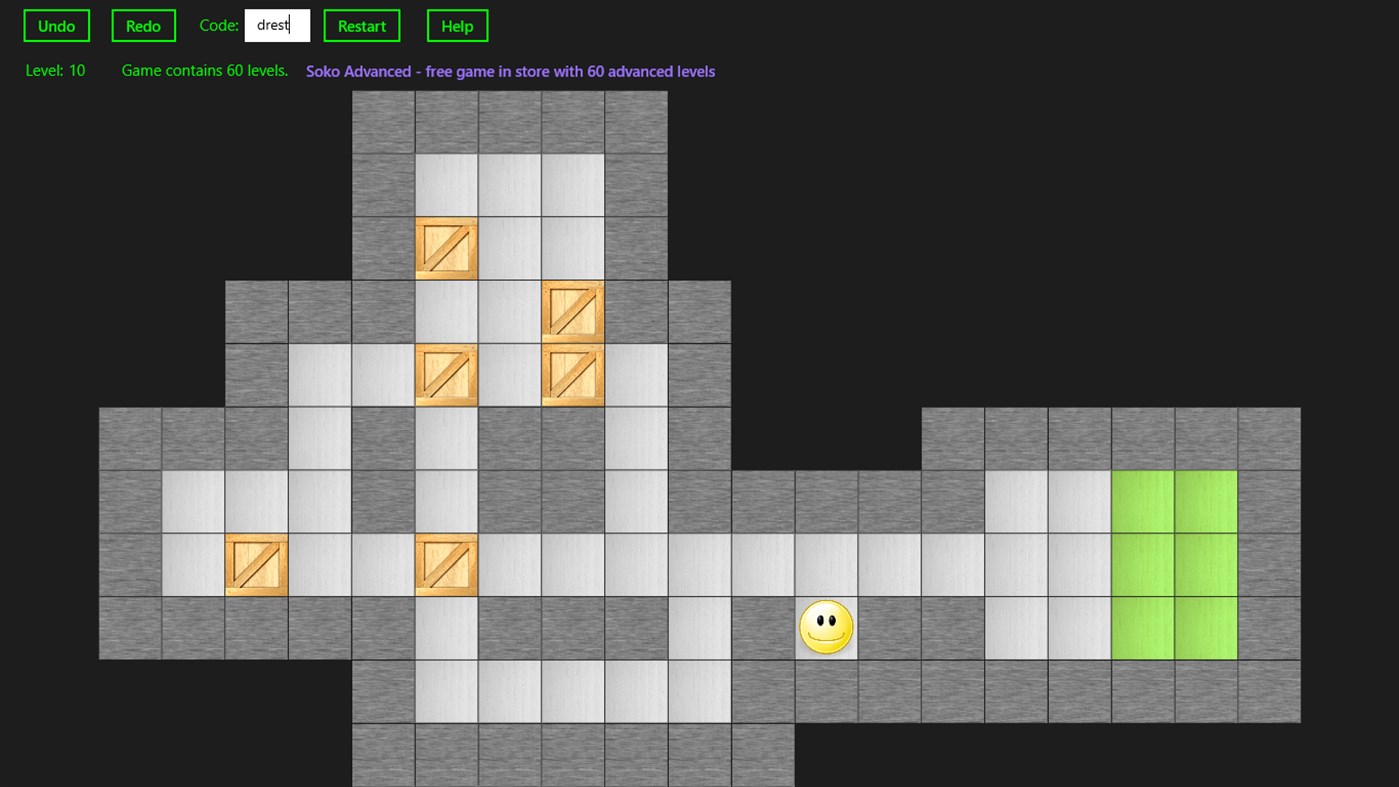The height and width of the screenshot is (787, 1399).
Task: Click the leftmost crate in the lower row
Action: tap(256, 564)
